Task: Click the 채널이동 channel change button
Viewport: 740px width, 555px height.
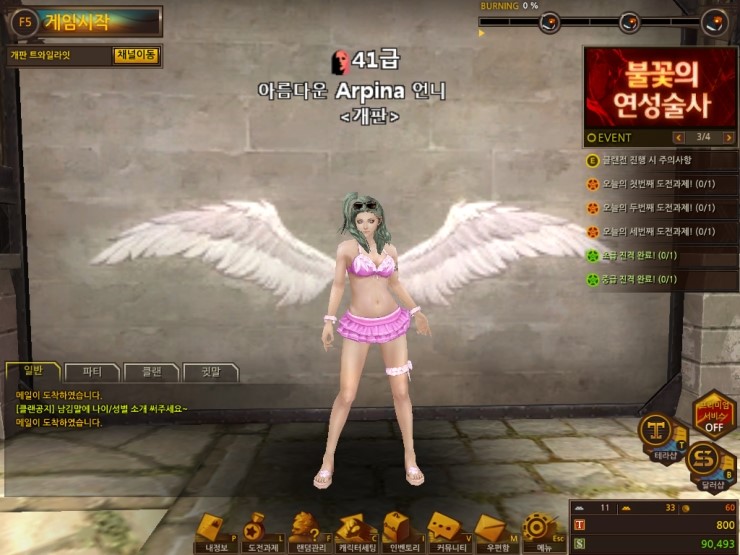Action: point(136,55)
